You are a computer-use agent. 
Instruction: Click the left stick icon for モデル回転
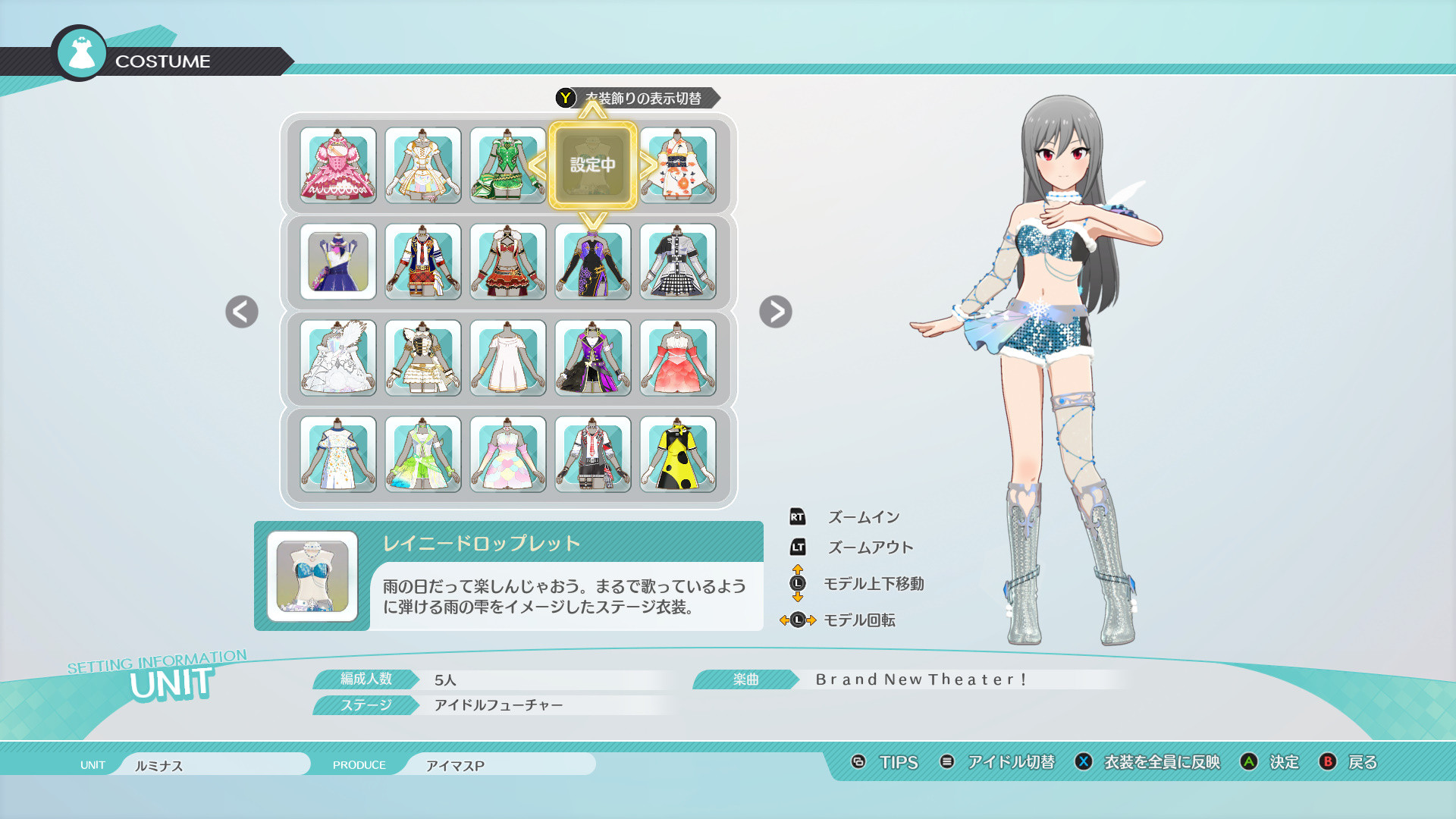(x=798, y=620)
